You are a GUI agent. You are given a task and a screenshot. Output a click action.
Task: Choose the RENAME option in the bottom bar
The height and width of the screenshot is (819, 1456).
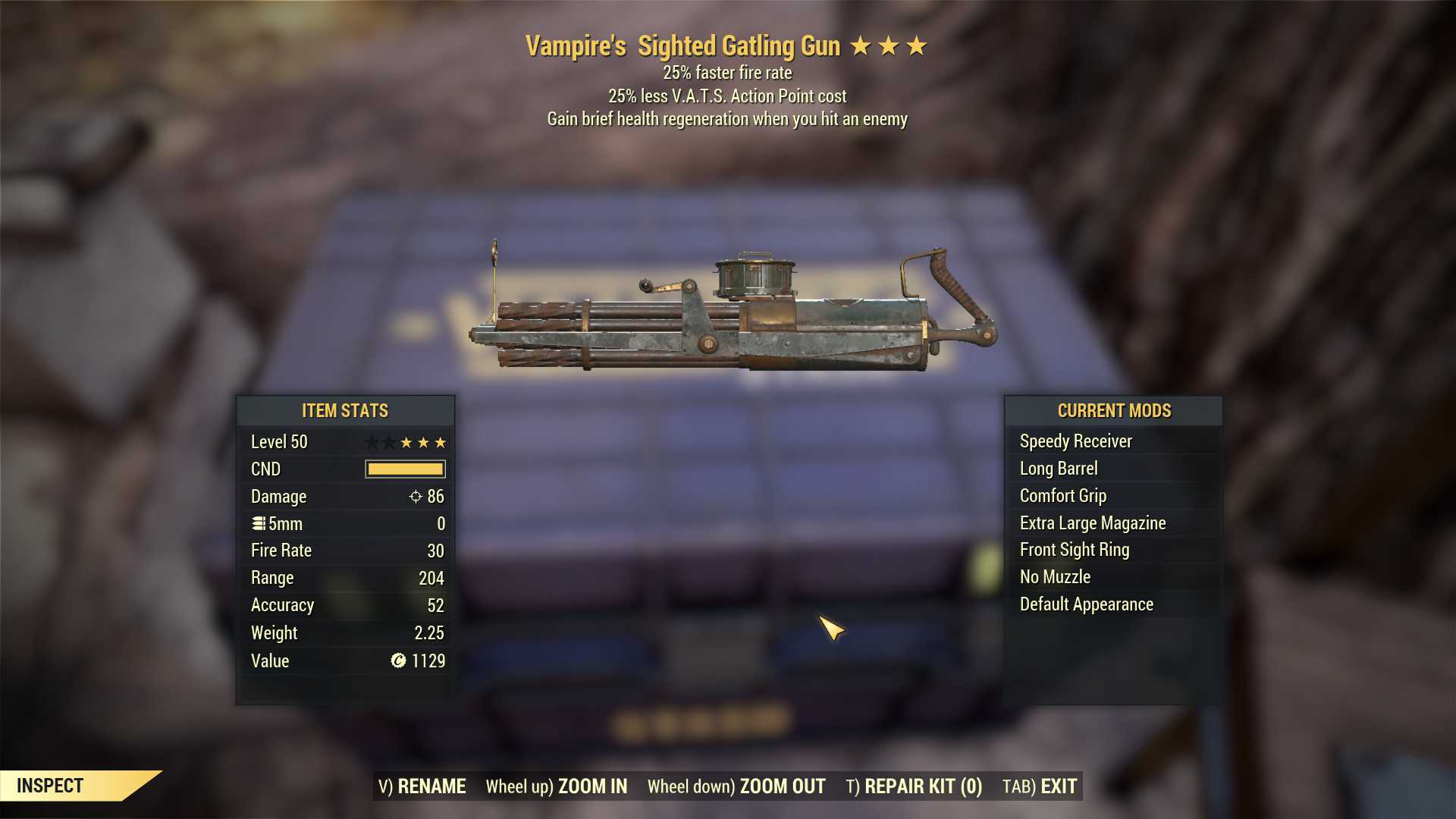(422, 786)
